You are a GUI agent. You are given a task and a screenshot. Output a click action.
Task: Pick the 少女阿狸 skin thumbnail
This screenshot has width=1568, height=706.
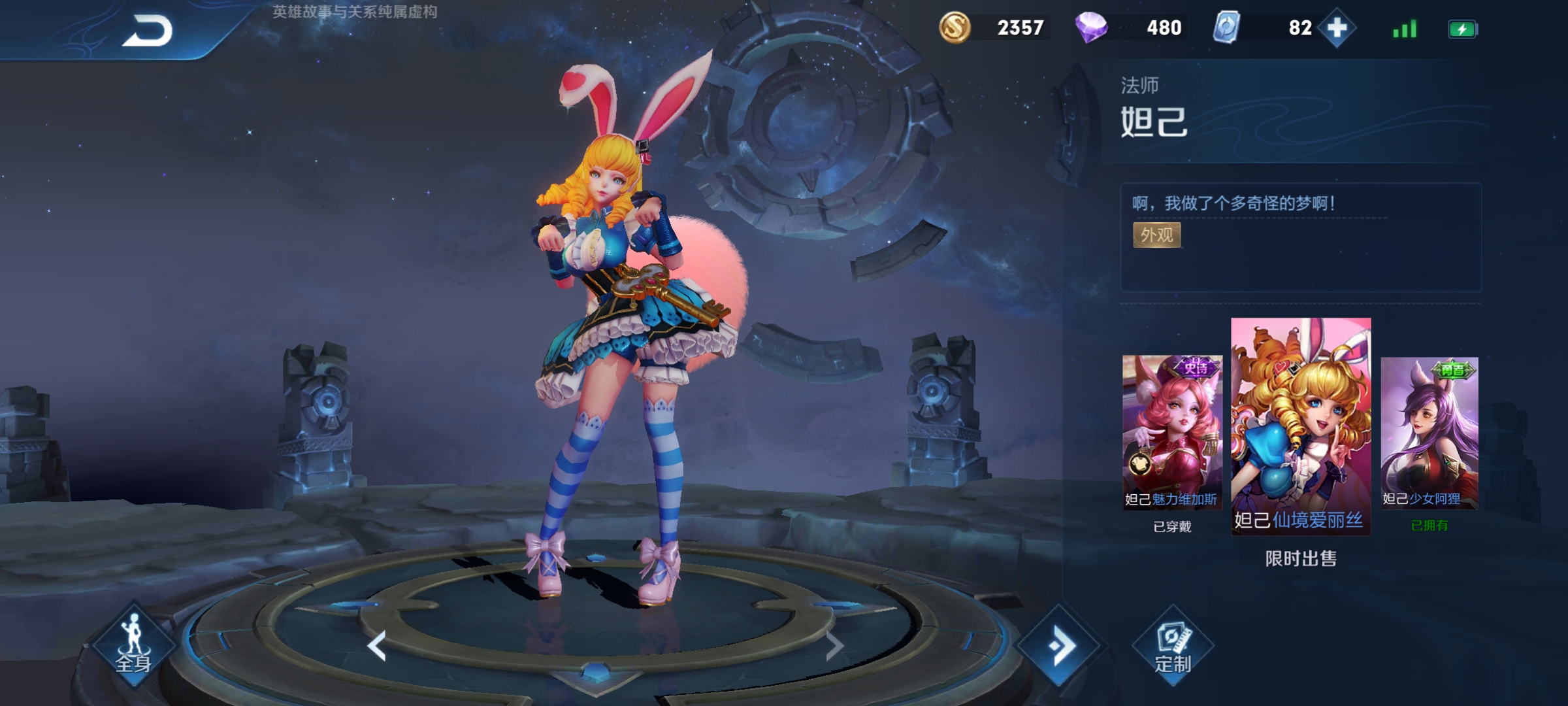click(1429, 432)
